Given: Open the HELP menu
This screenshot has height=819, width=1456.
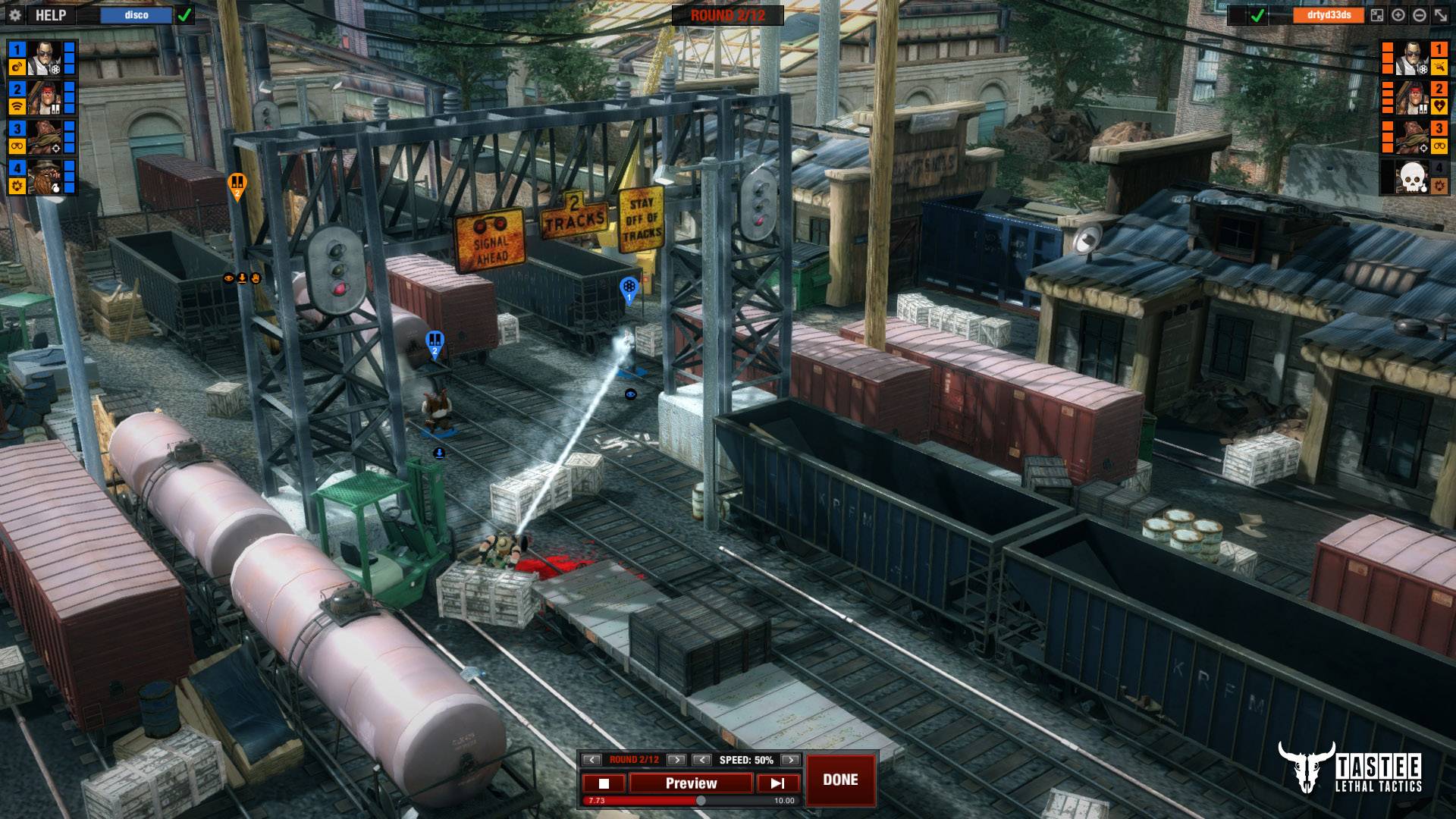Looking at the screenshot, I should click(x=50, y=15).
